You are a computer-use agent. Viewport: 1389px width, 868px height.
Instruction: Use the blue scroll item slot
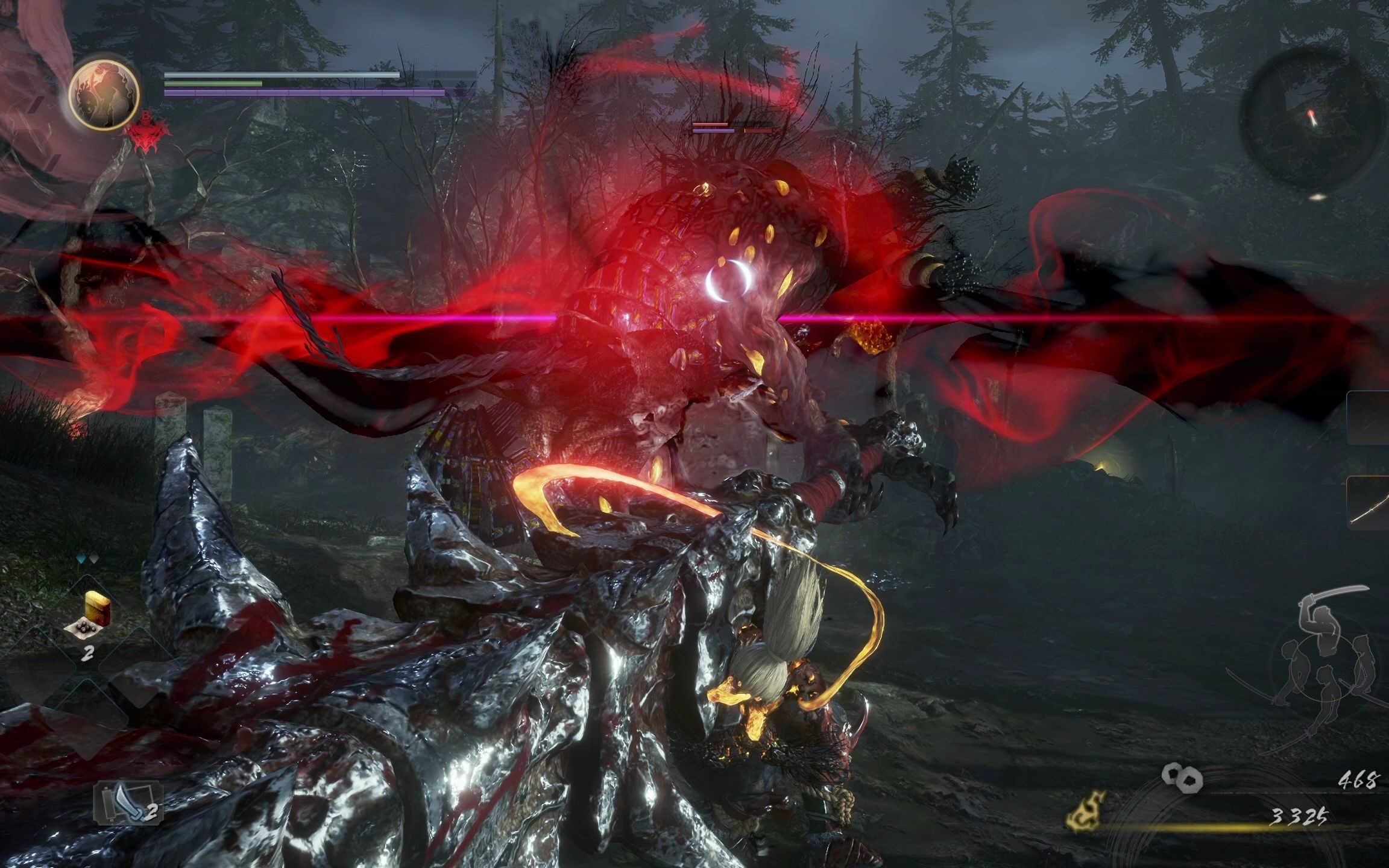pos(128,804)
